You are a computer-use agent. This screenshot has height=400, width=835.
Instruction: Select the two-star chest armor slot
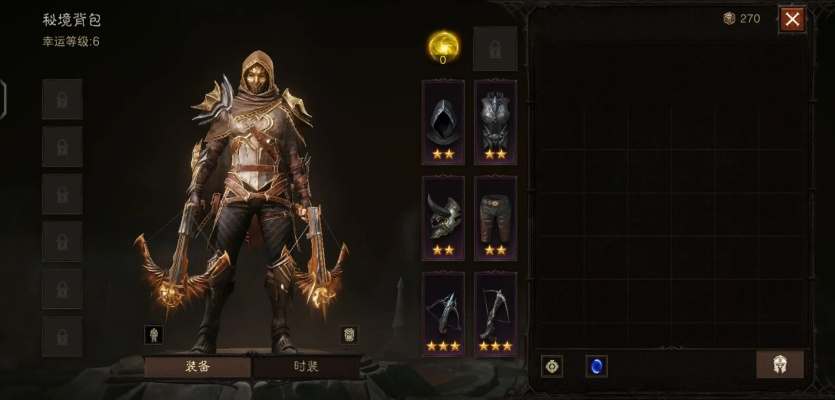tap(495, 122)
